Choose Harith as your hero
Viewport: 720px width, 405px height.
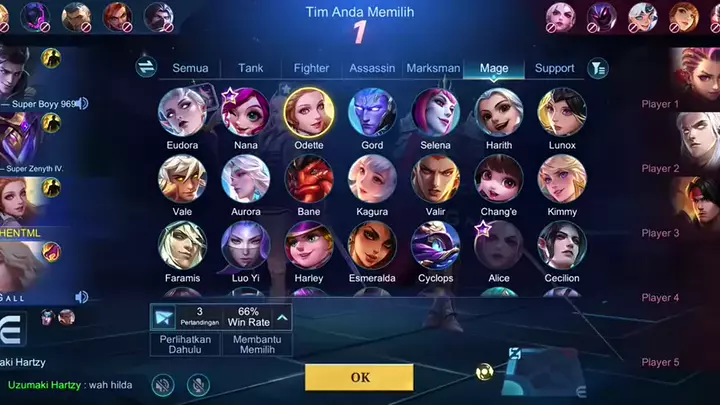pos(499,112)
